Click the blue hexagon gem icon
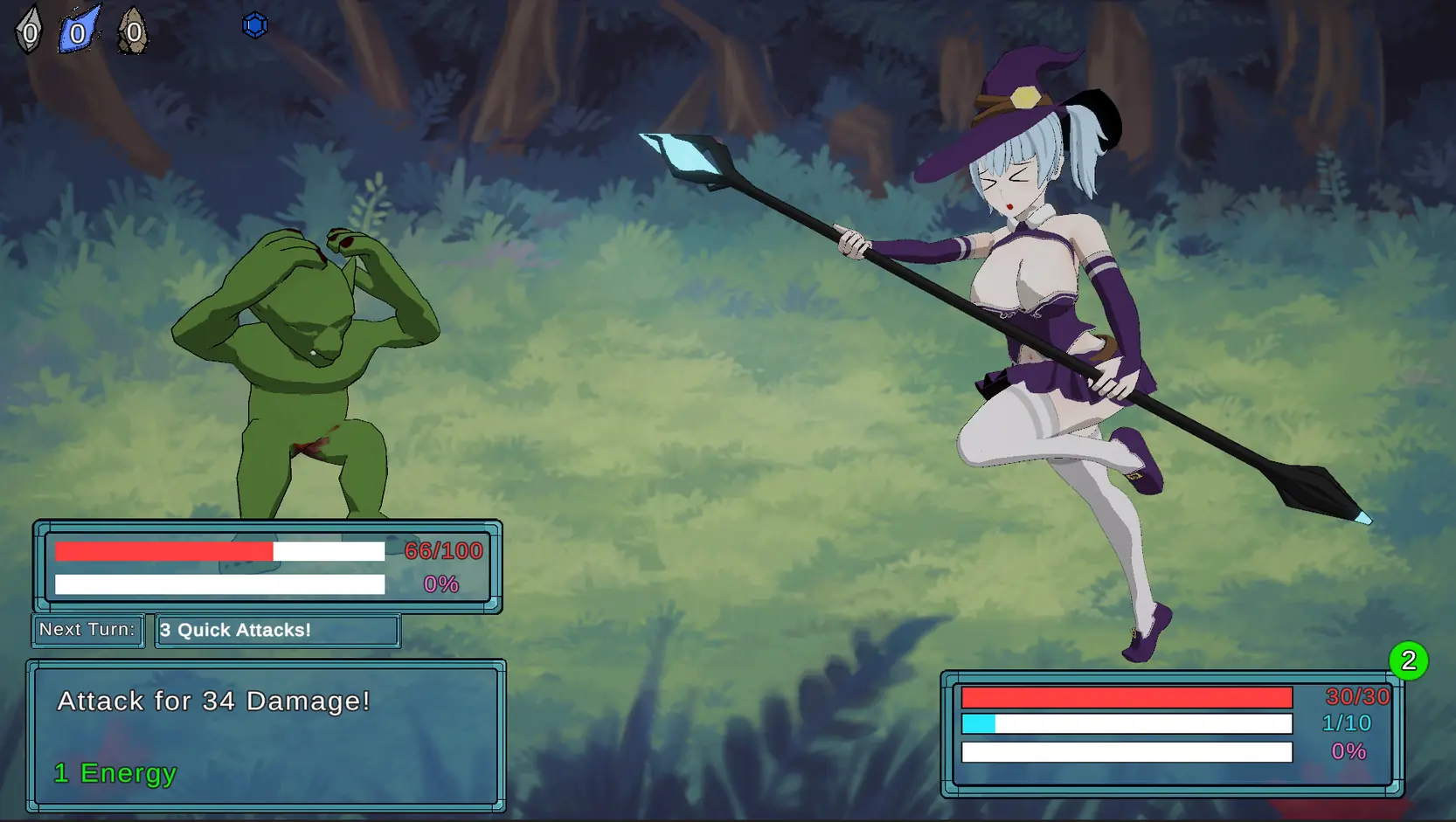This screenshot has height=822, width=1456. pos(254,25)
